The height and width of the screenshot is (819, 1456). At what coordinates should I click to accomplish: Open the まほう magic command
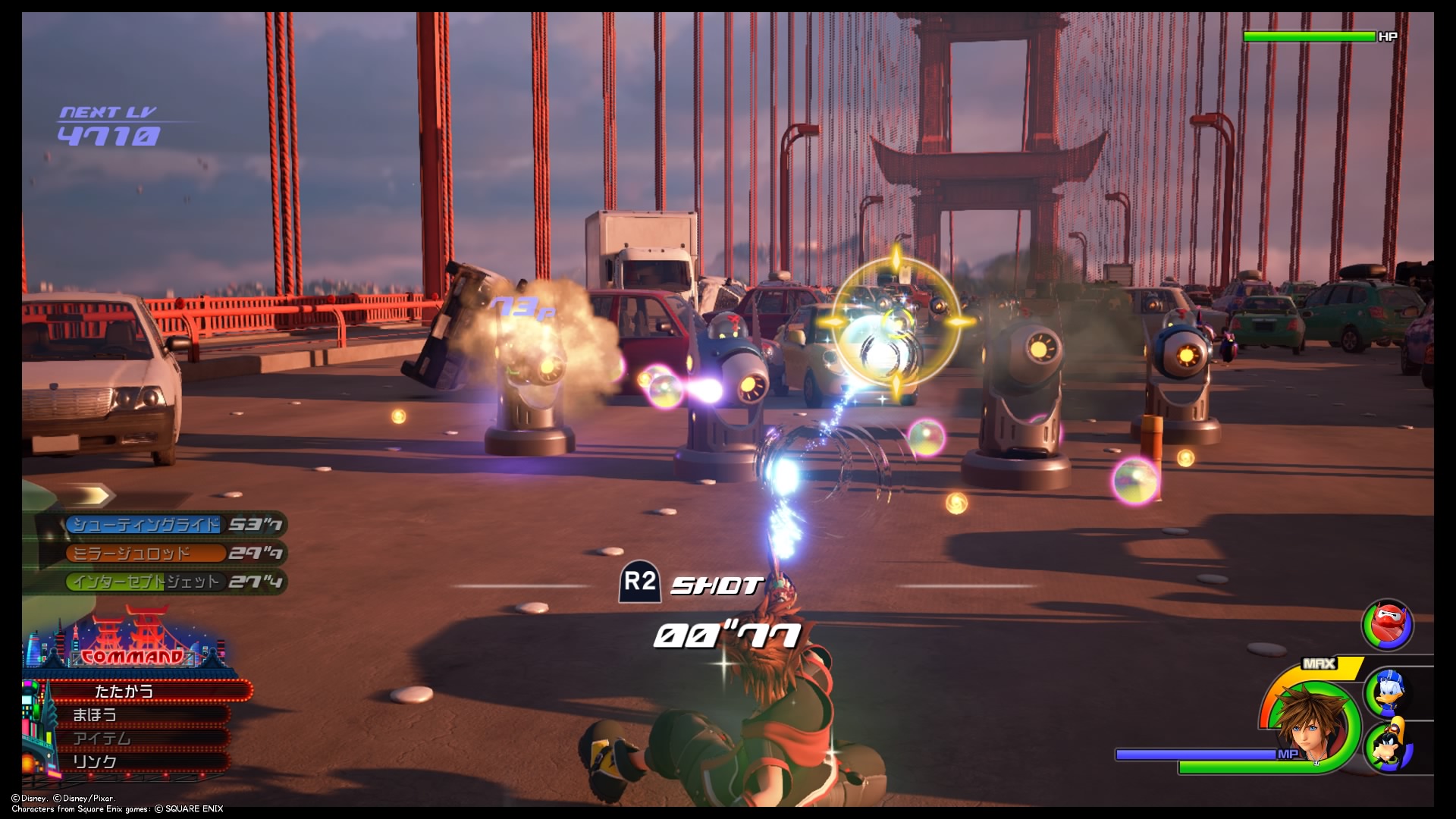click(95, 714)
